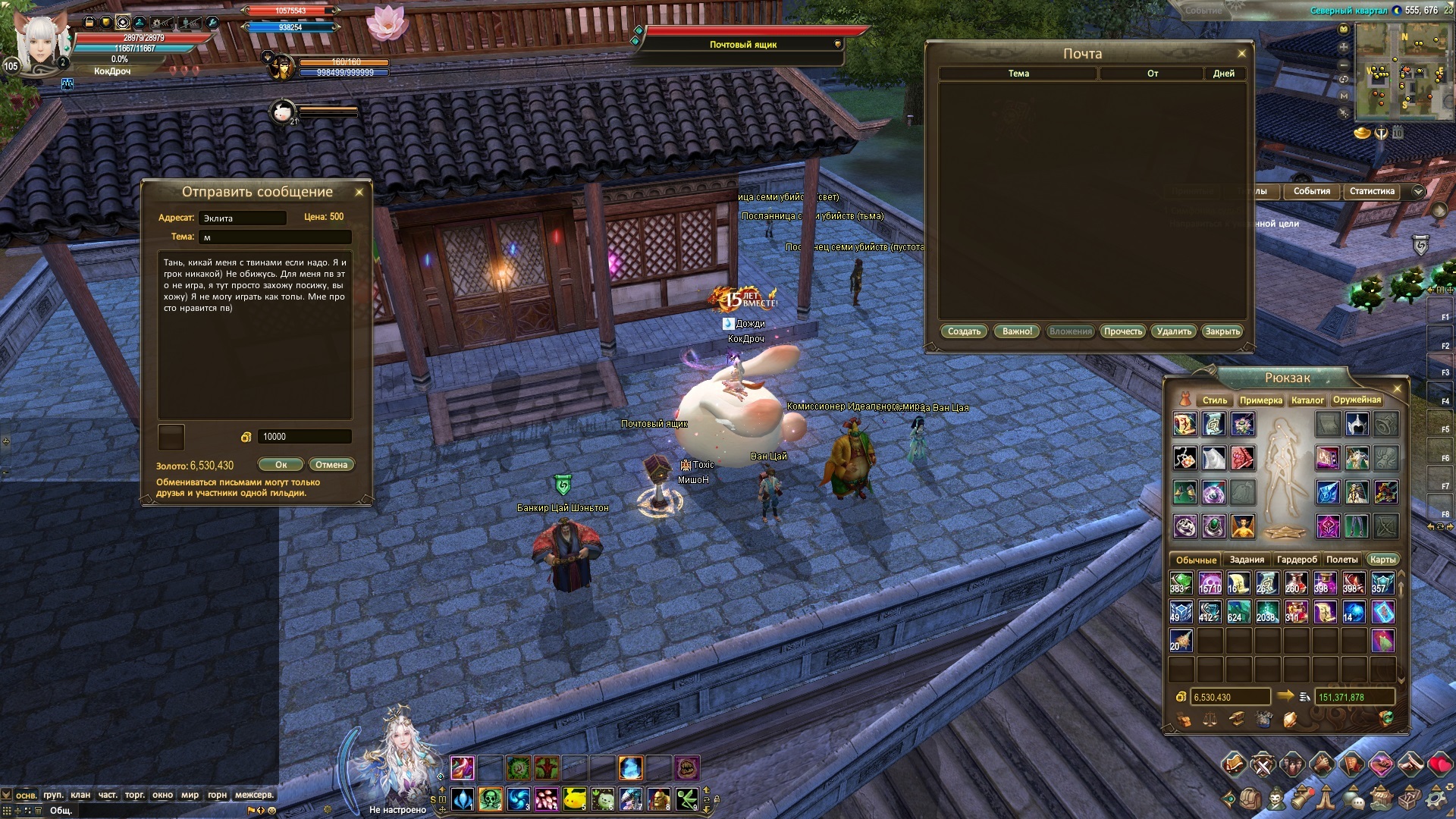Open the Стиль equipment tab
Image resolution: width=1456 pixels, height=819 pixels.
coord(1214,400)
